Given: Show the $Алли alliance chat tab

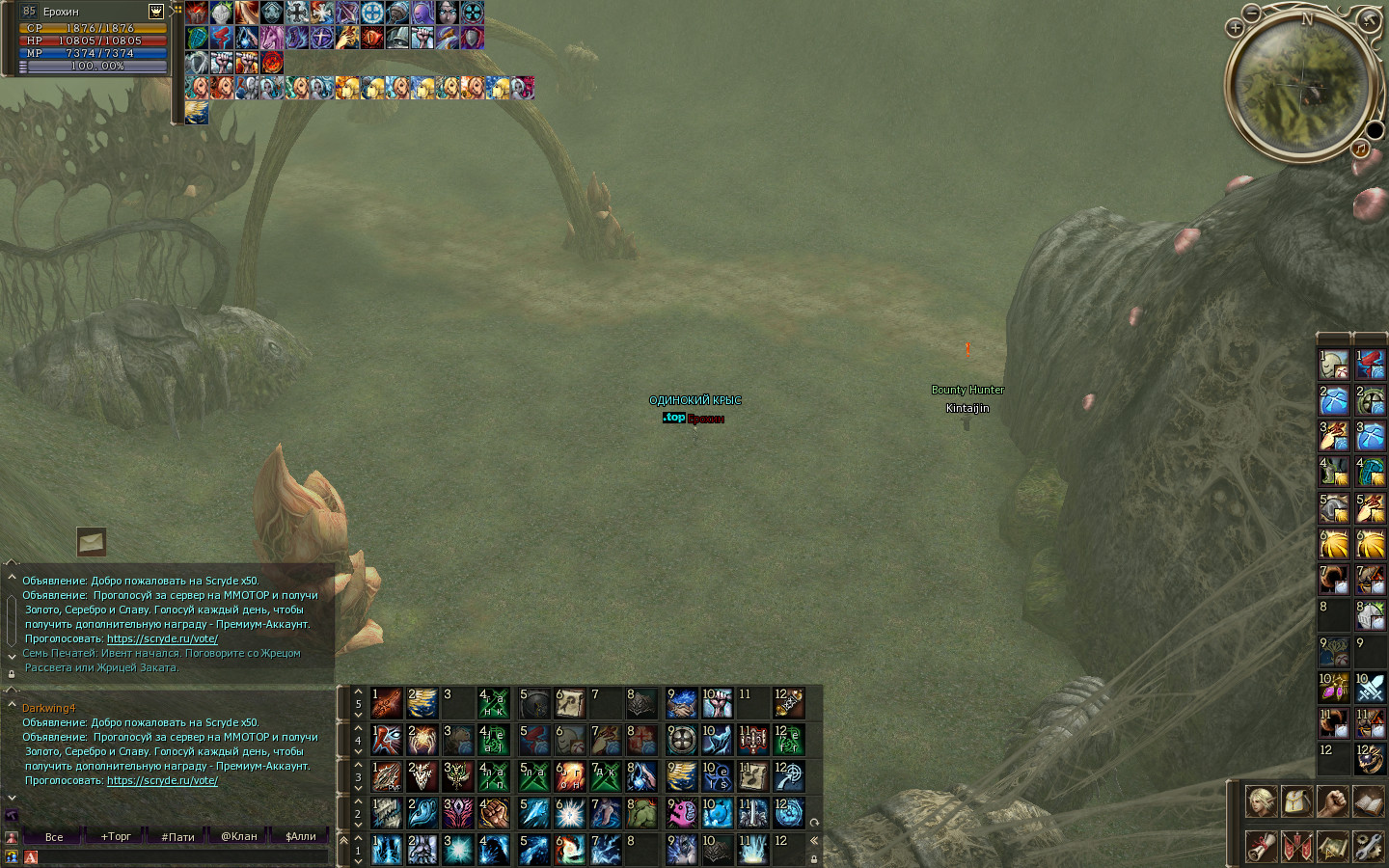Looking at the screenshot, I should click(x=301, y=836).
